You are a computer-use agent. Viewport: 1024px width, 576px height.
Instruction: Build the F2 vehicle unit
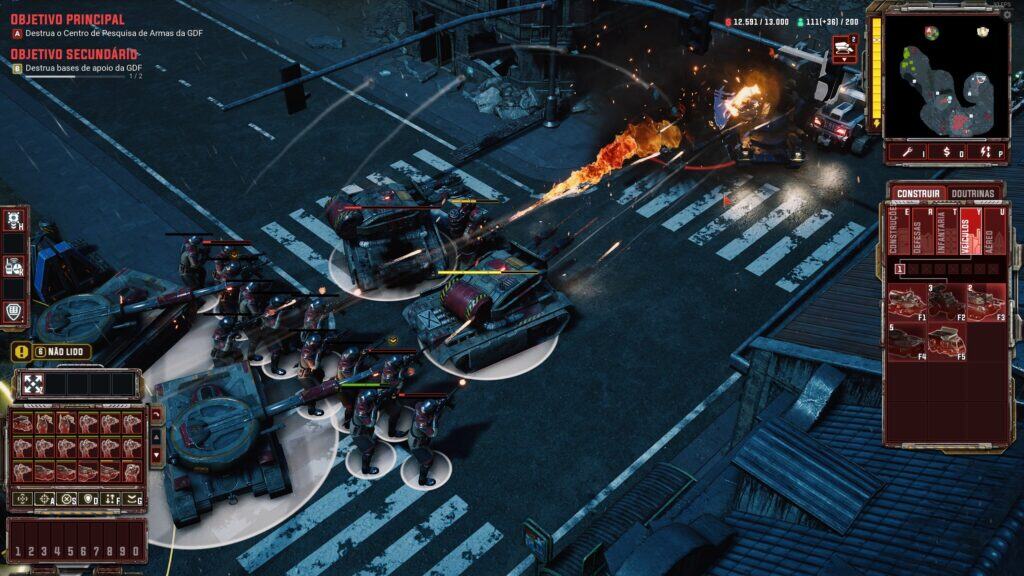pos(946,302)
